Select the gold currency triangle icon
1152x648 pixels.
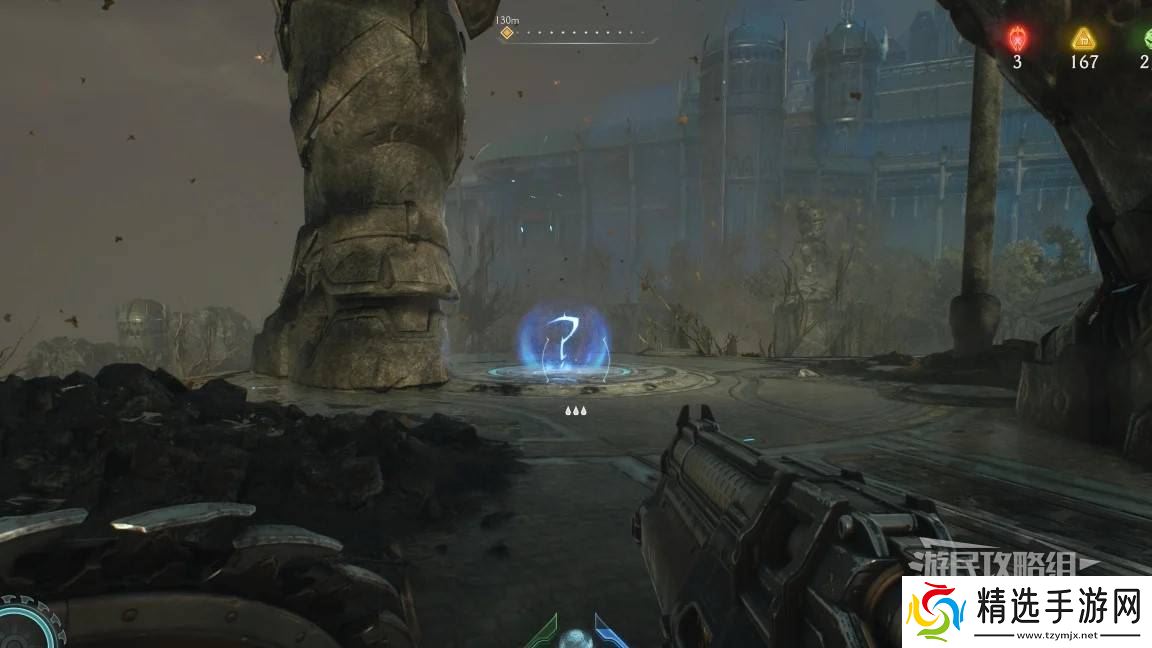(1083, 39)
